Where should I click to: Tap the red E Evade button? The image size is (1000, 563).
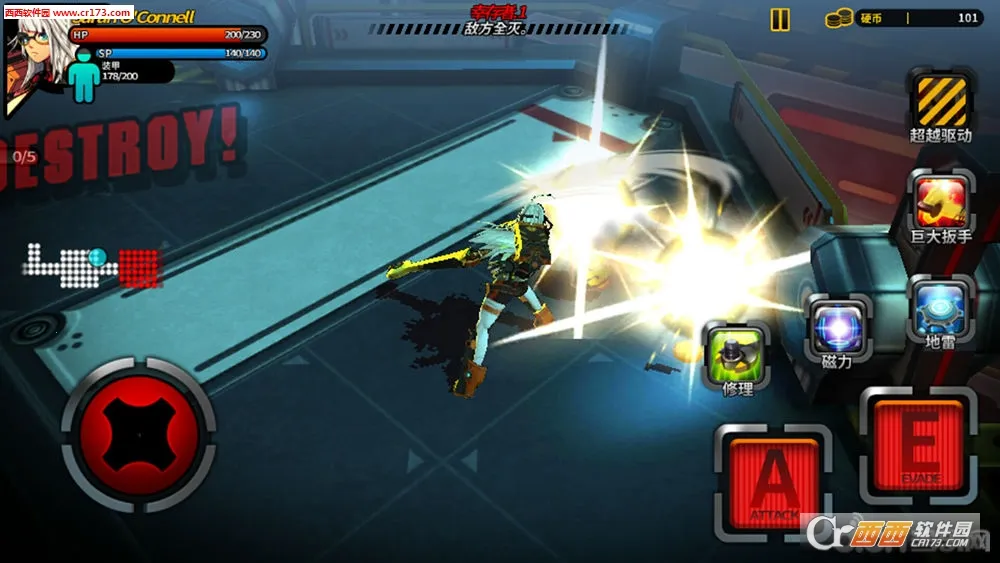[x=918, y=445]
